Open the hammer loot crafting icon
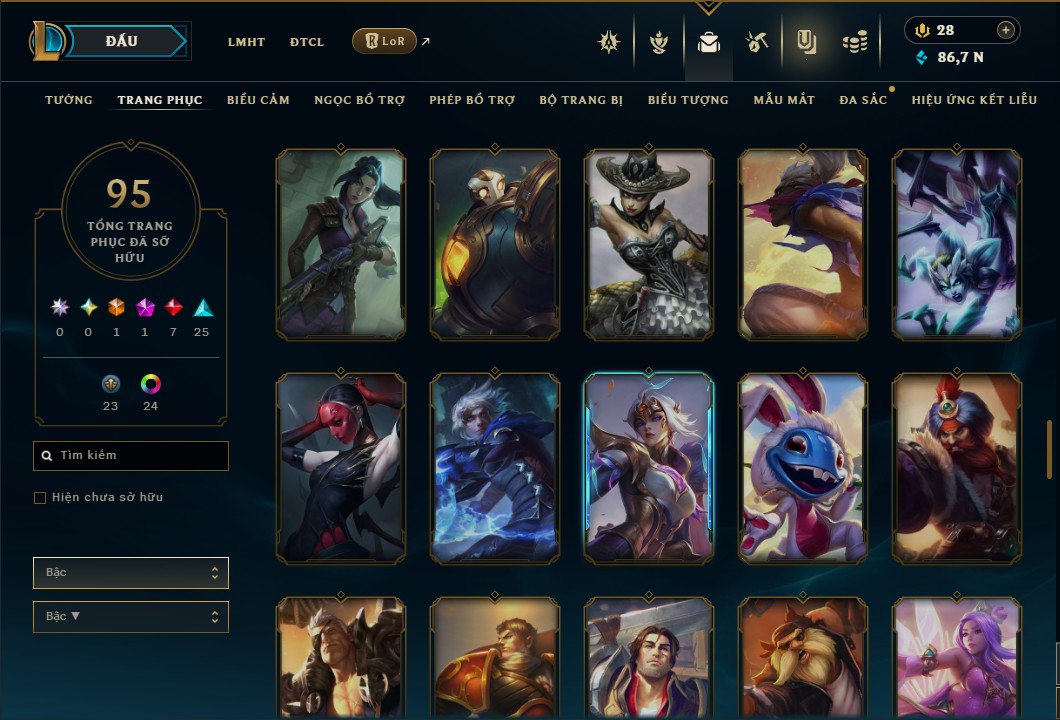The height and width of the screenshot is (720, 1060). tap(756, 42)
